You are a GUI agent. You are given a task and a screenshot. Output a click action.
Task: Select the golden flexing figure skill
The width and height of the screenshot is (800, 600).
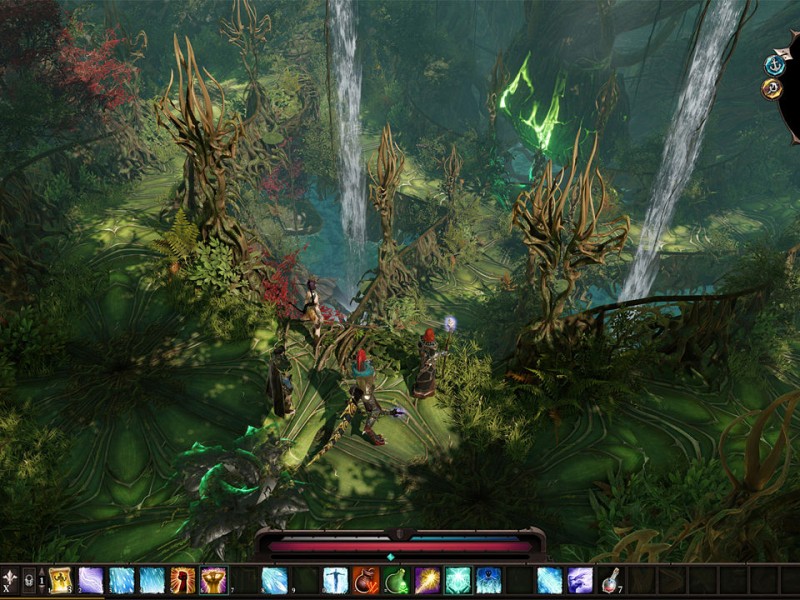(213, 580)
